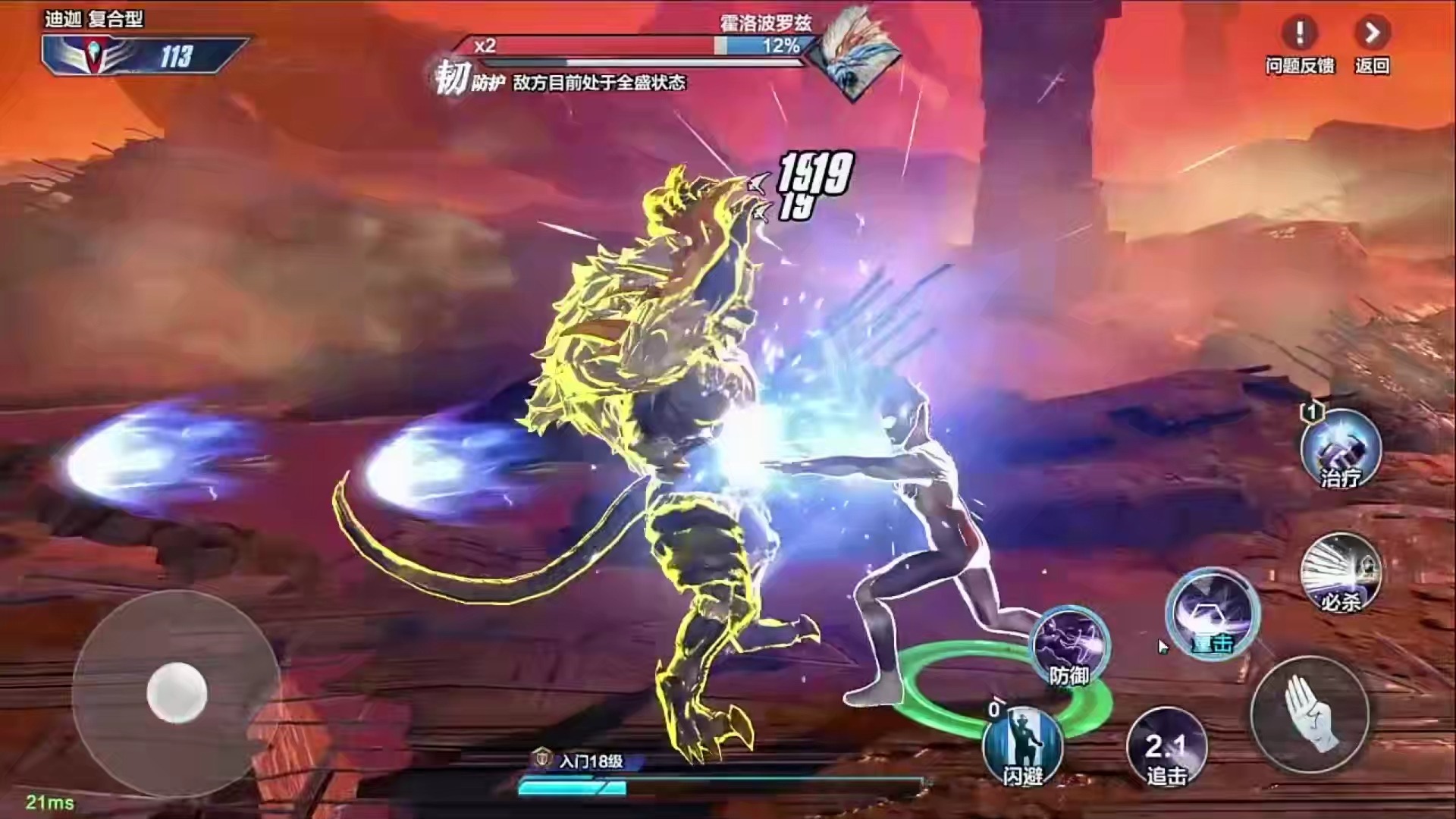Touch the virtual joystick knob
This screenshot has width=1456, height=819.
point(177,692)
